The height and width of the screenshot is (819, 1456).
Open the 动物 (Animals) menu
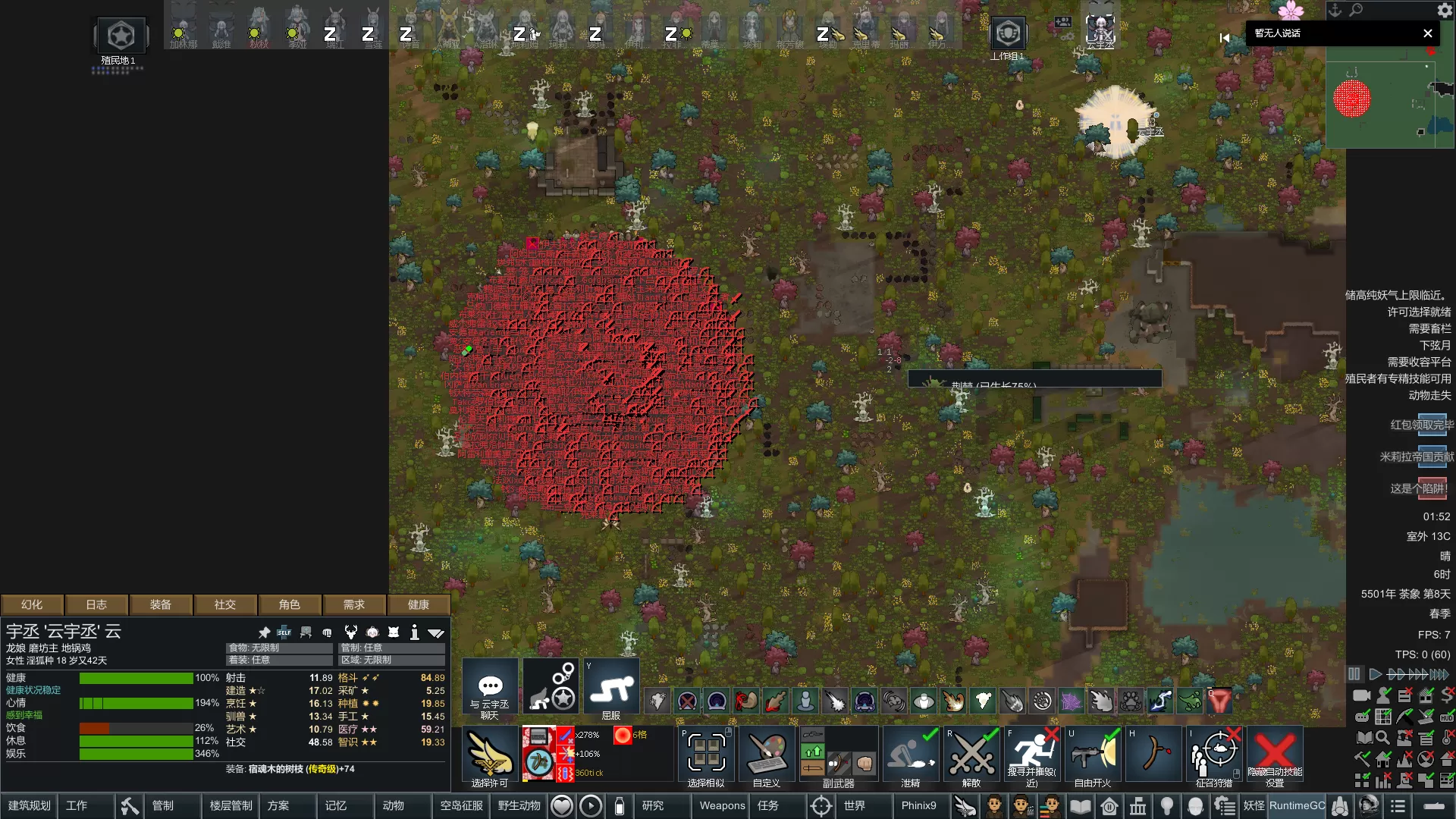click(393, 805)
